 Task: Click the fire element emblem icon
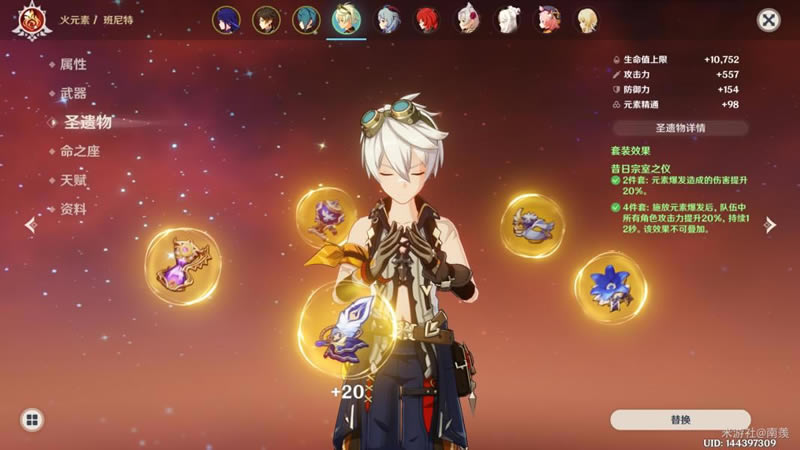point(31,20)
